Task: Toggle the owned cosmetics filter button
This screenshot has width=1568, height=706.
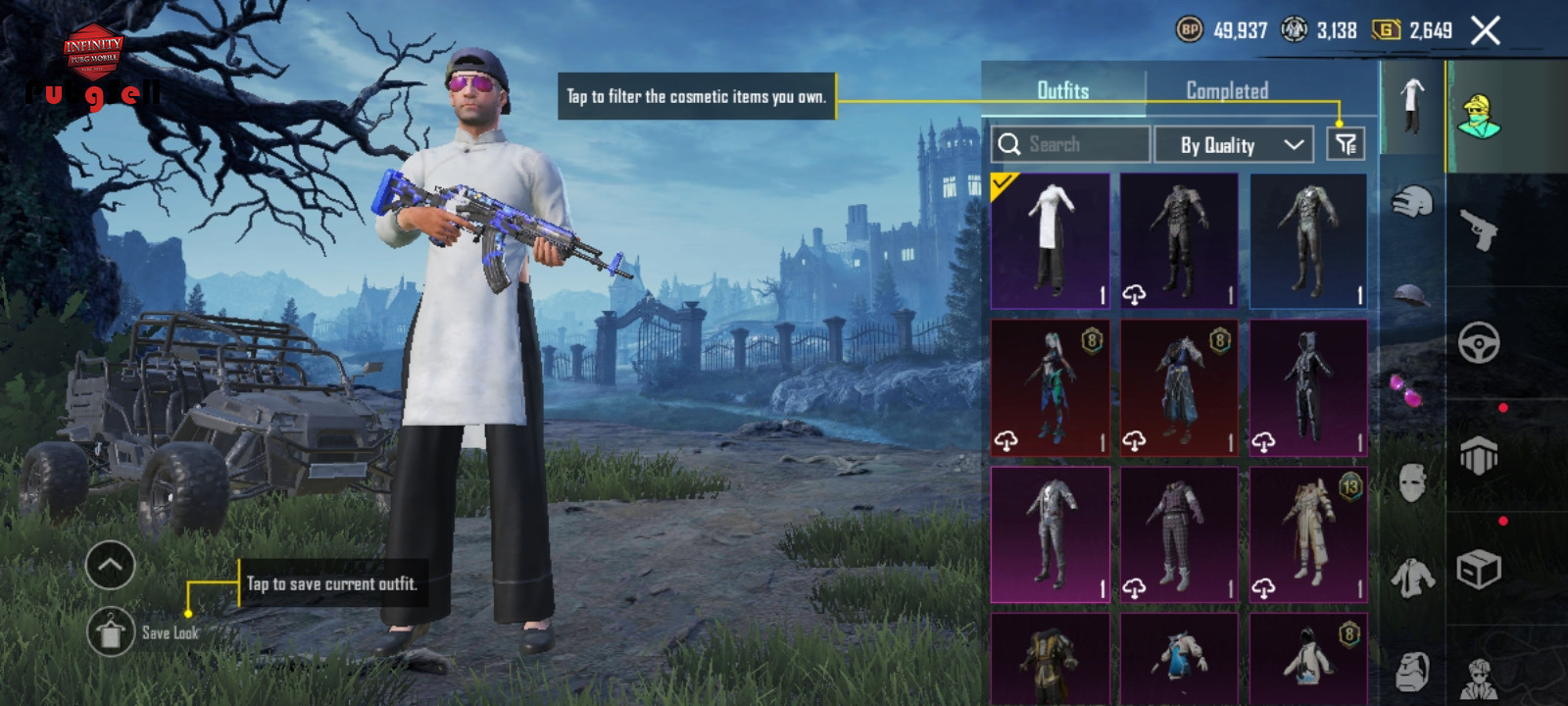Action: click(x=1346, y=145)
